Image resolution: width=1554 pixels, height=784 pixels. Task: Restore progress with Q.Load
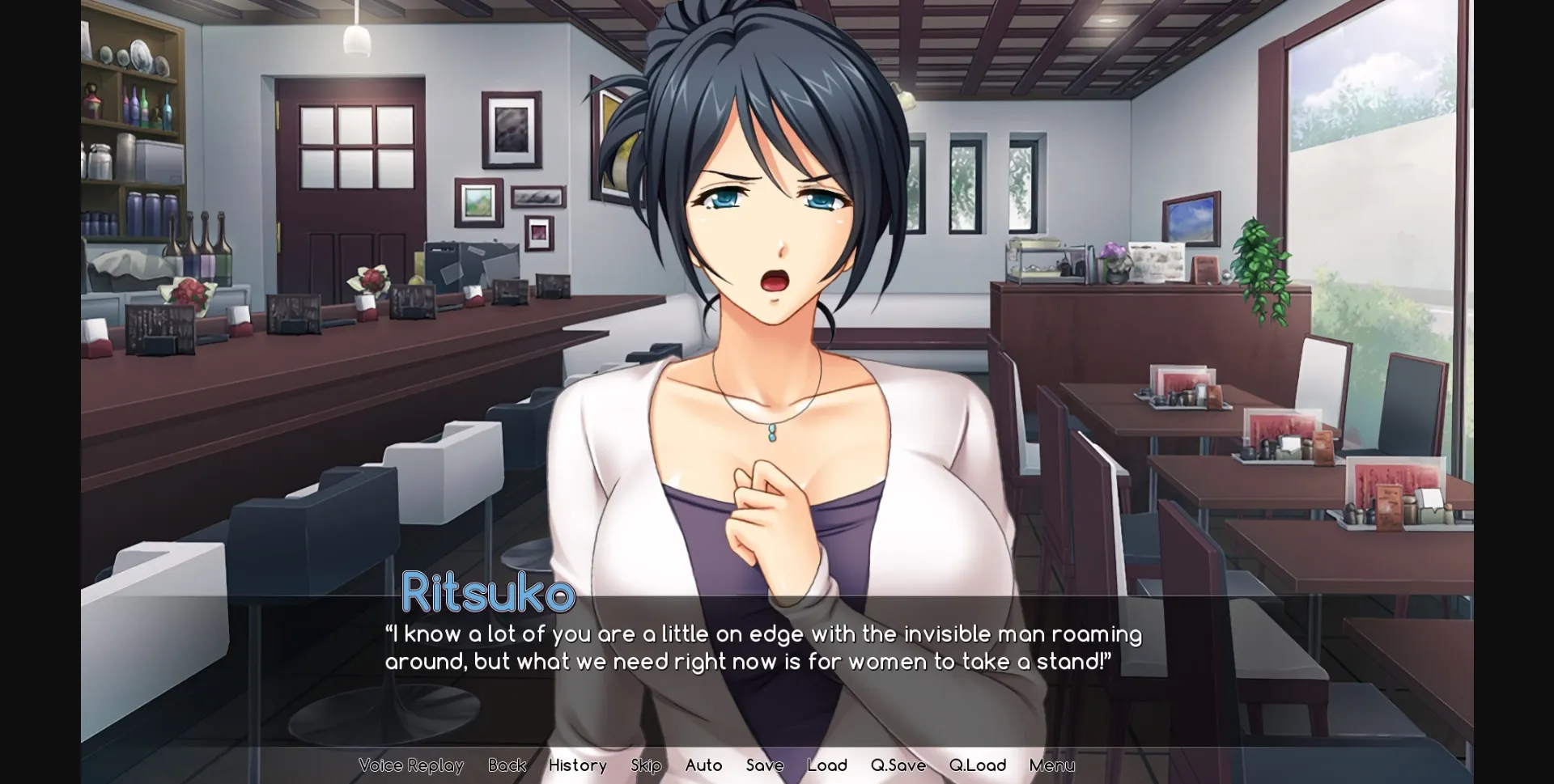(978, 765)
